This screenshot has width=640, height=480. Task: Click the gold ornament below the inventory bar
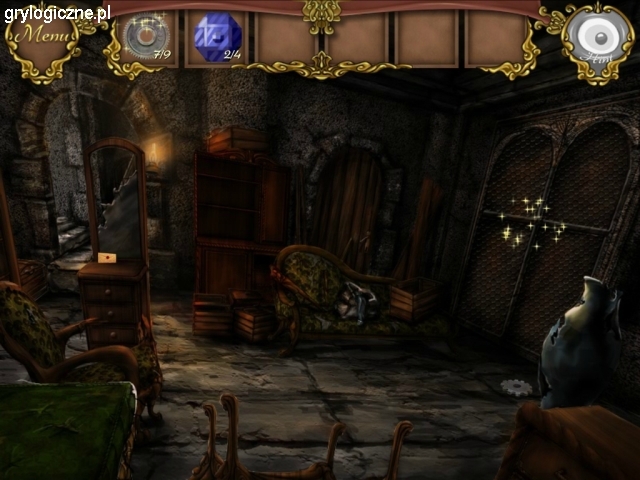pos(322,63)
